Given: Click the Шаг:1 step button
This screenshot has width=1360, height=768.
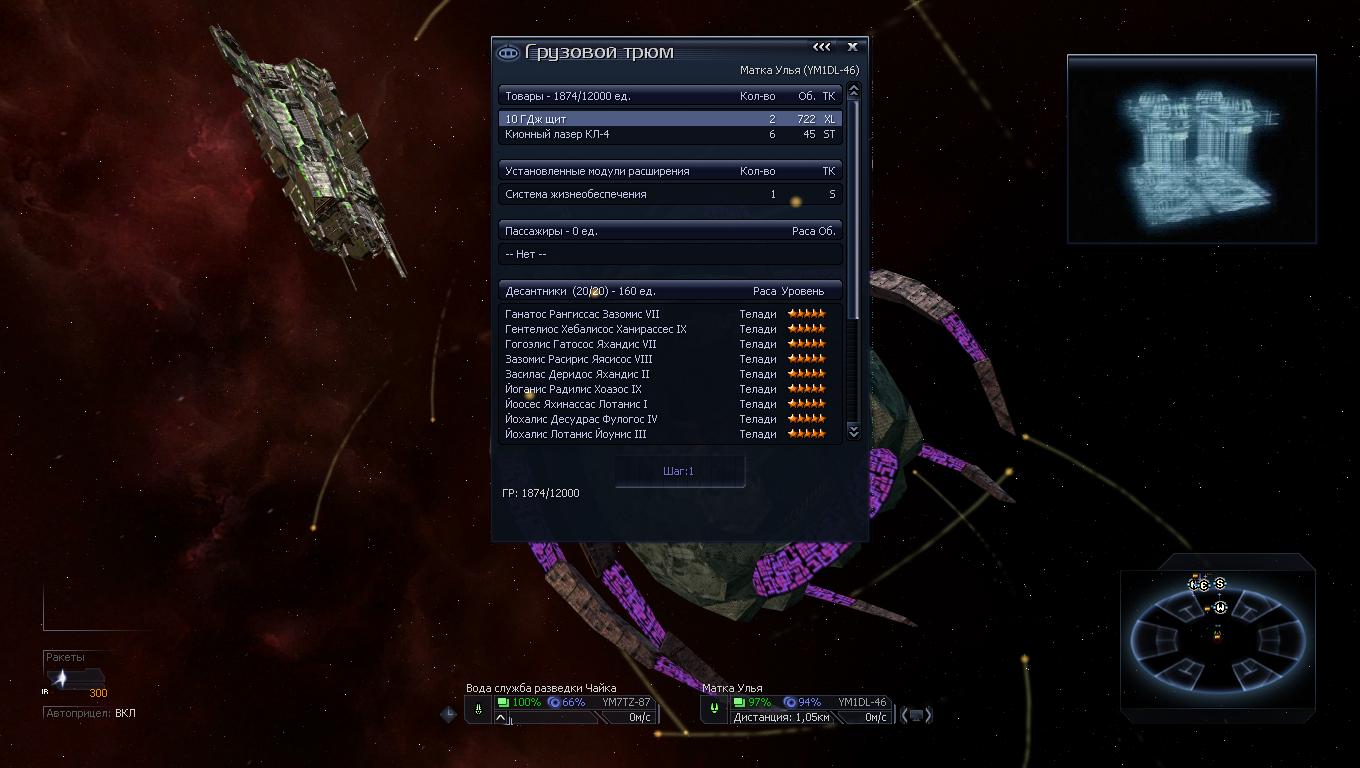Looking at the screenshot, I should click(679, 471).
